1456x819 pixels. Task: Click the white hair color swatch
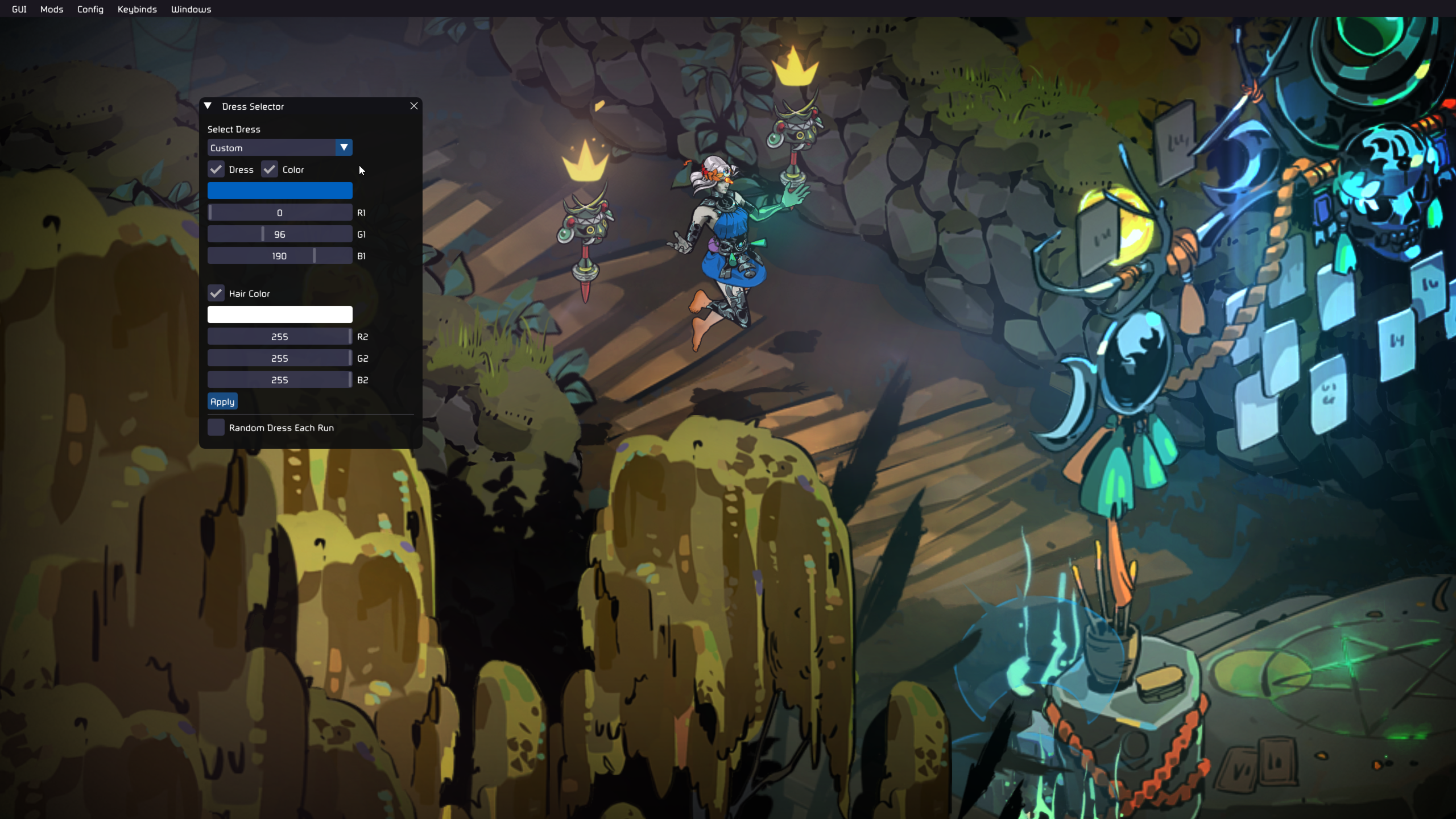[x=280, y=315]
